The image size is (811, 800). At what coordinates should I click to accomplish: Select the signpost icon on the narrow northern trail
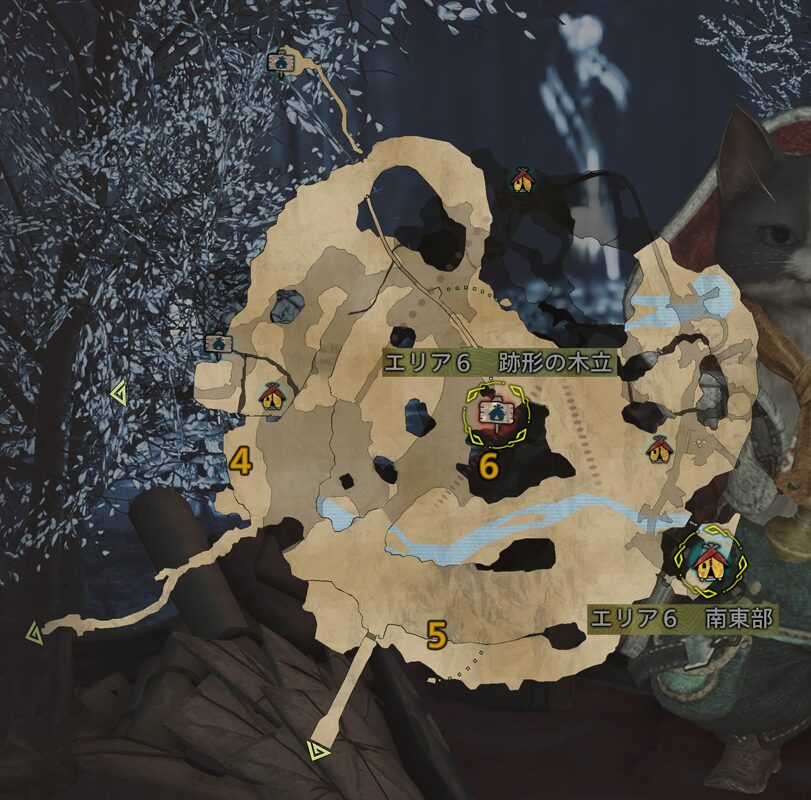[281, 62]
